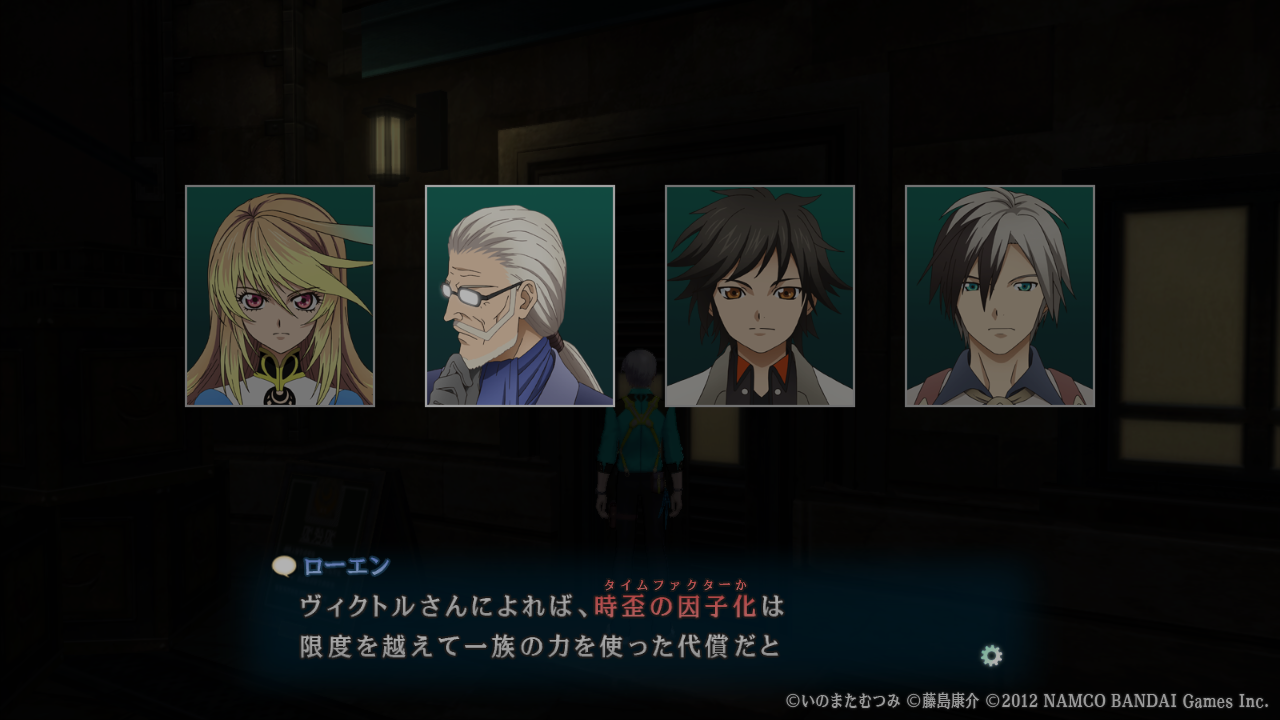Viewport: 1280px width, 720px height.
Task: Click the gear icon in the dialogue box
Action: (991, 656)
